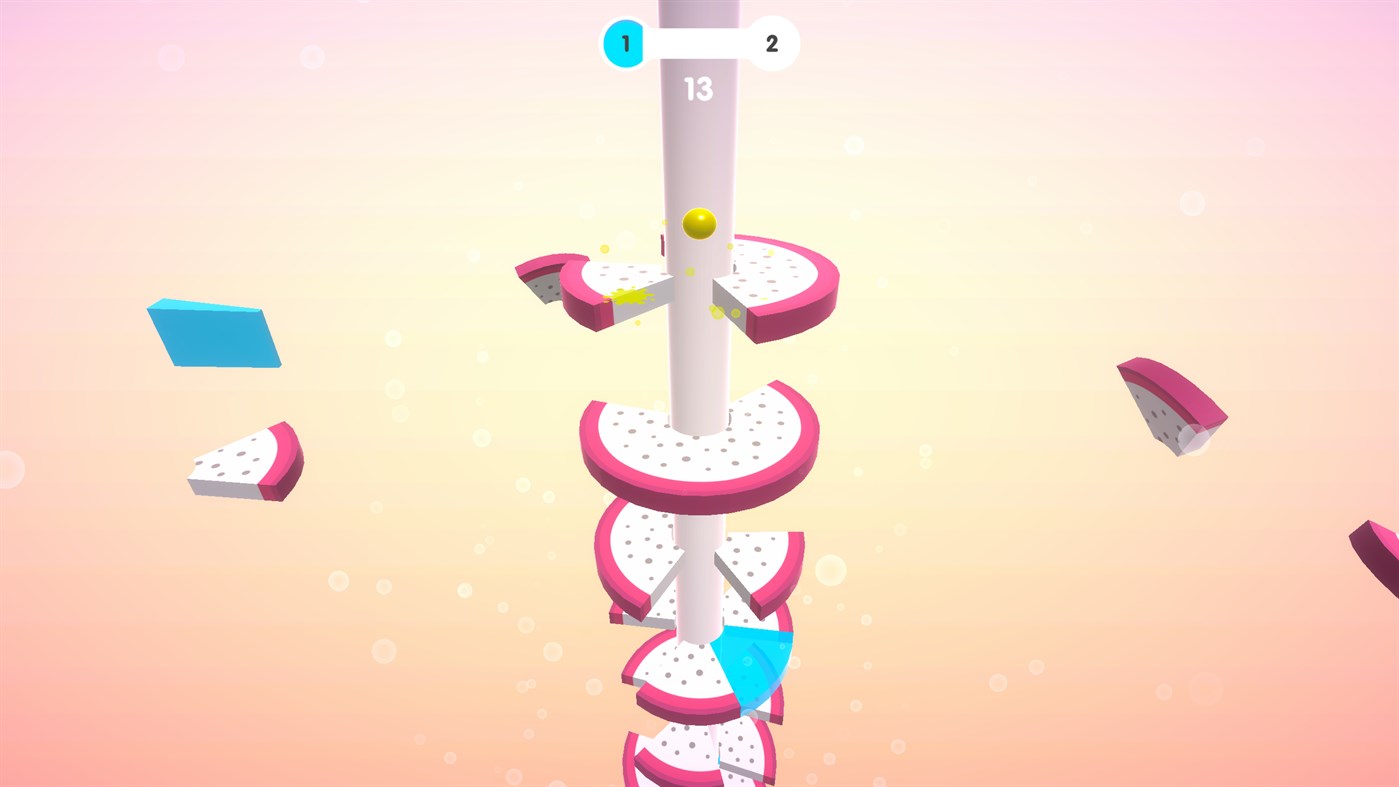Viewport: 1399px width, 787px height.
Task: Tap the score number 13
Action: [x=698, y=90]
